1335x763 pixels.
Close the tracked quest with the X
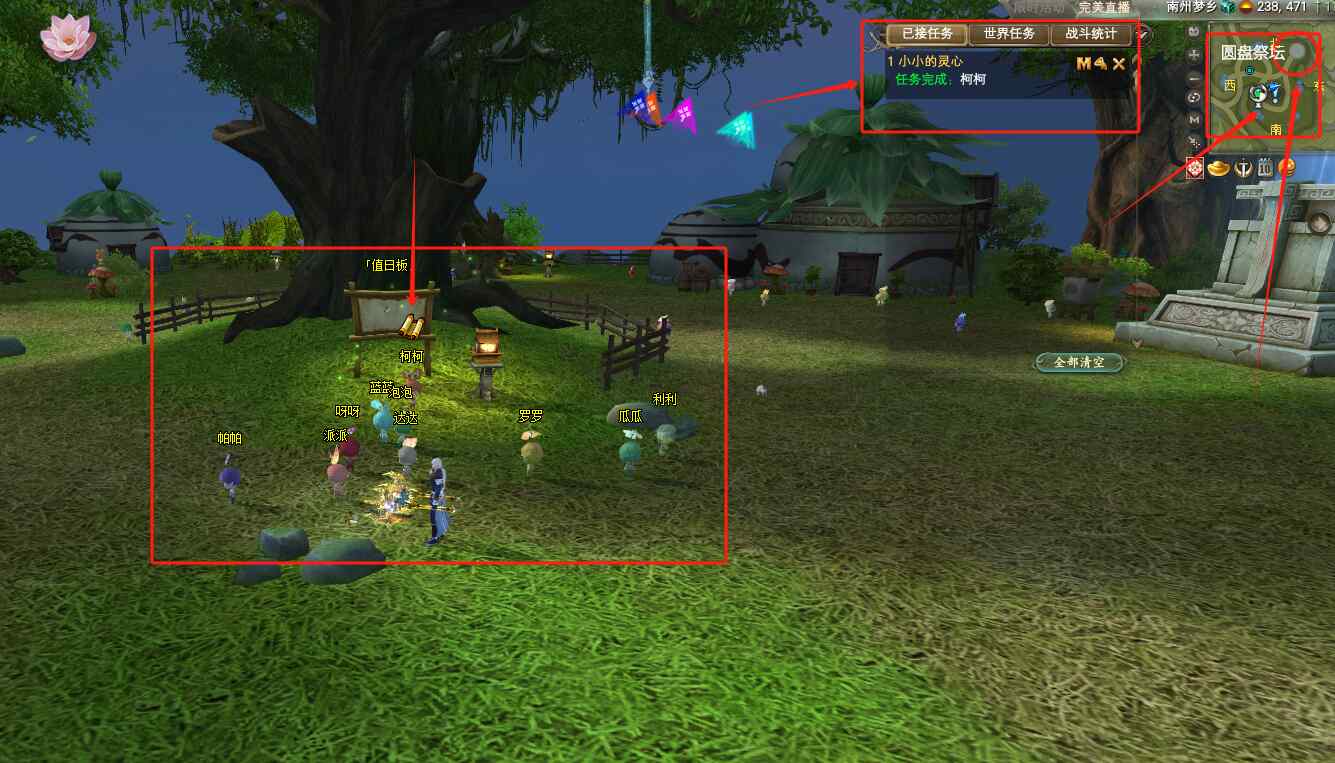1119,64
